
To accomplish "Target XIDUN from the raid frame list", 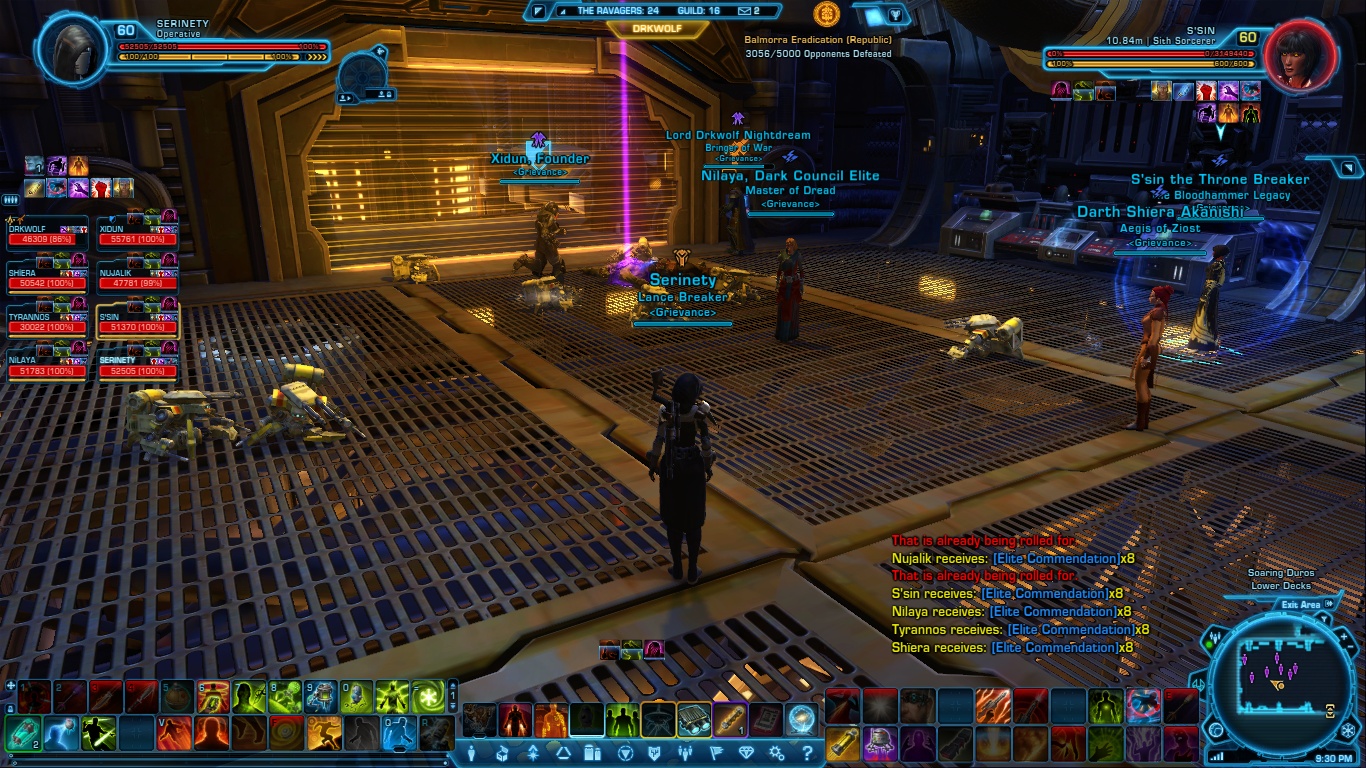I will pos(137,235).
